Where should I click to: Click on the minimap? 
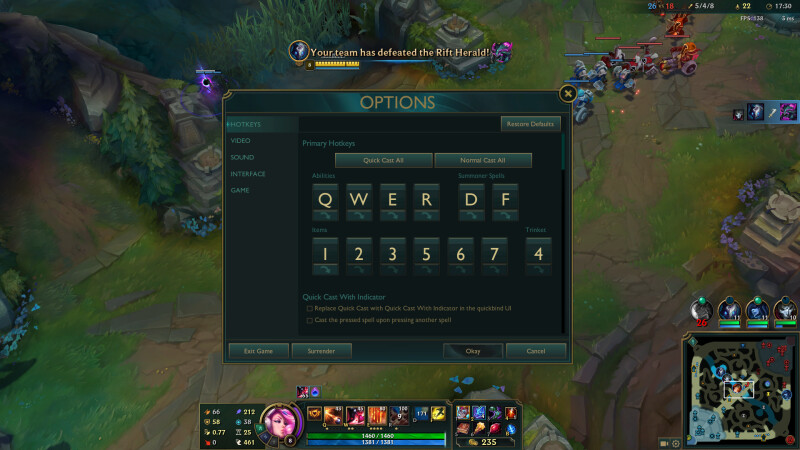click(x=738, y=389)
